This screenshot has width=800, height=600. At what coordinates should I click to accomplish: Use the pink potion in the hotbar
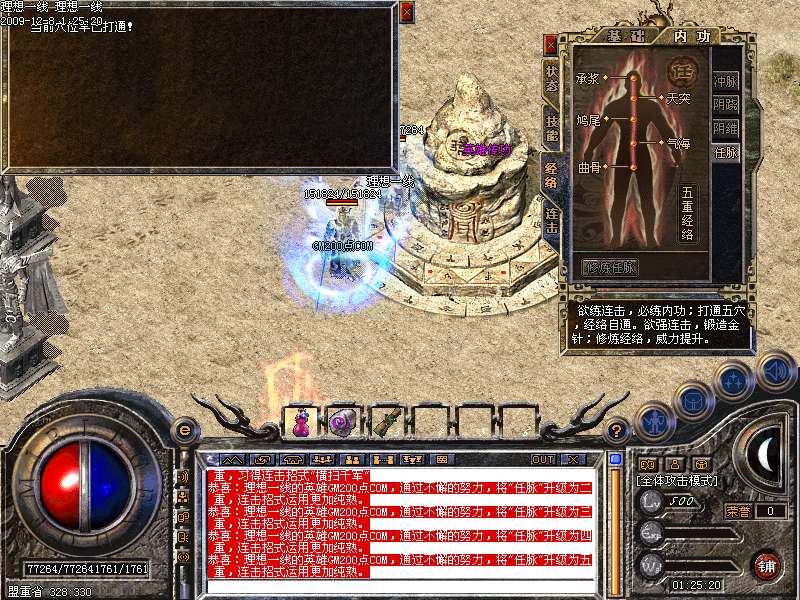[x=299, y=422]
